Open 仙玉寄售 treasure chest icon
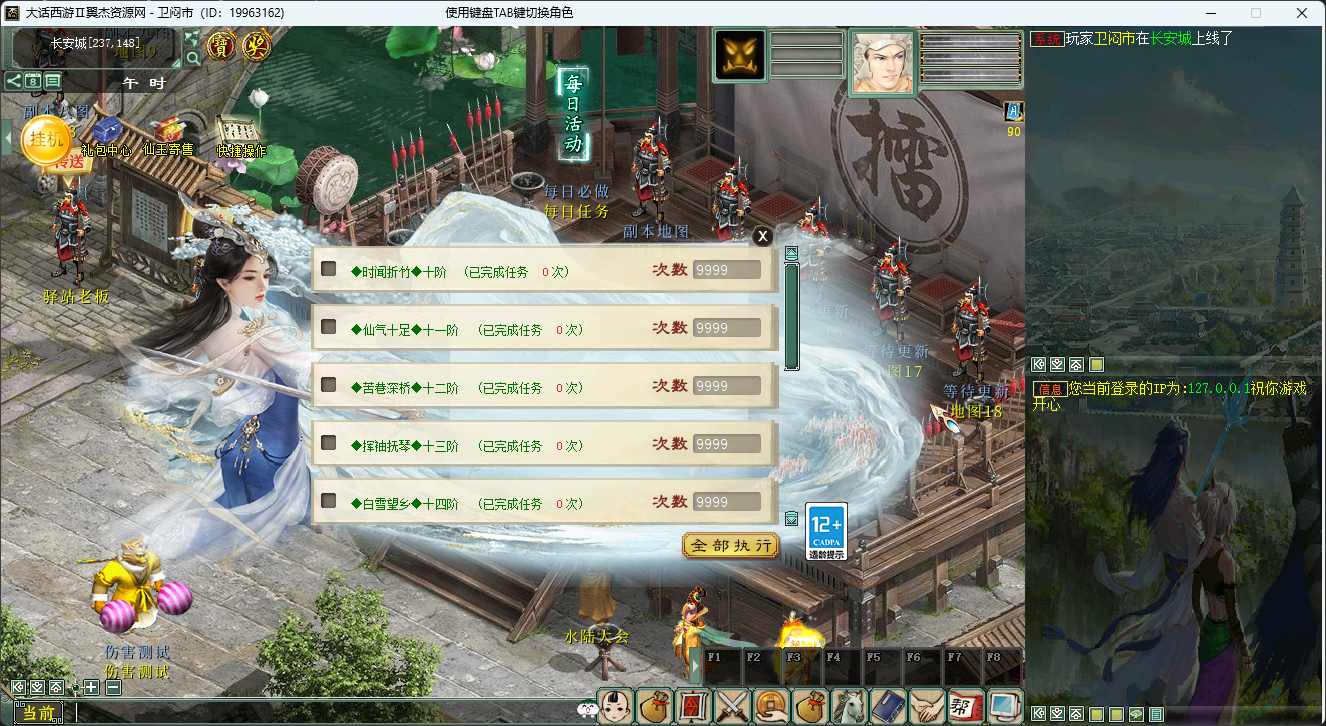The width and height of the screenshot is (1326, 726). [x=167, y=132]
